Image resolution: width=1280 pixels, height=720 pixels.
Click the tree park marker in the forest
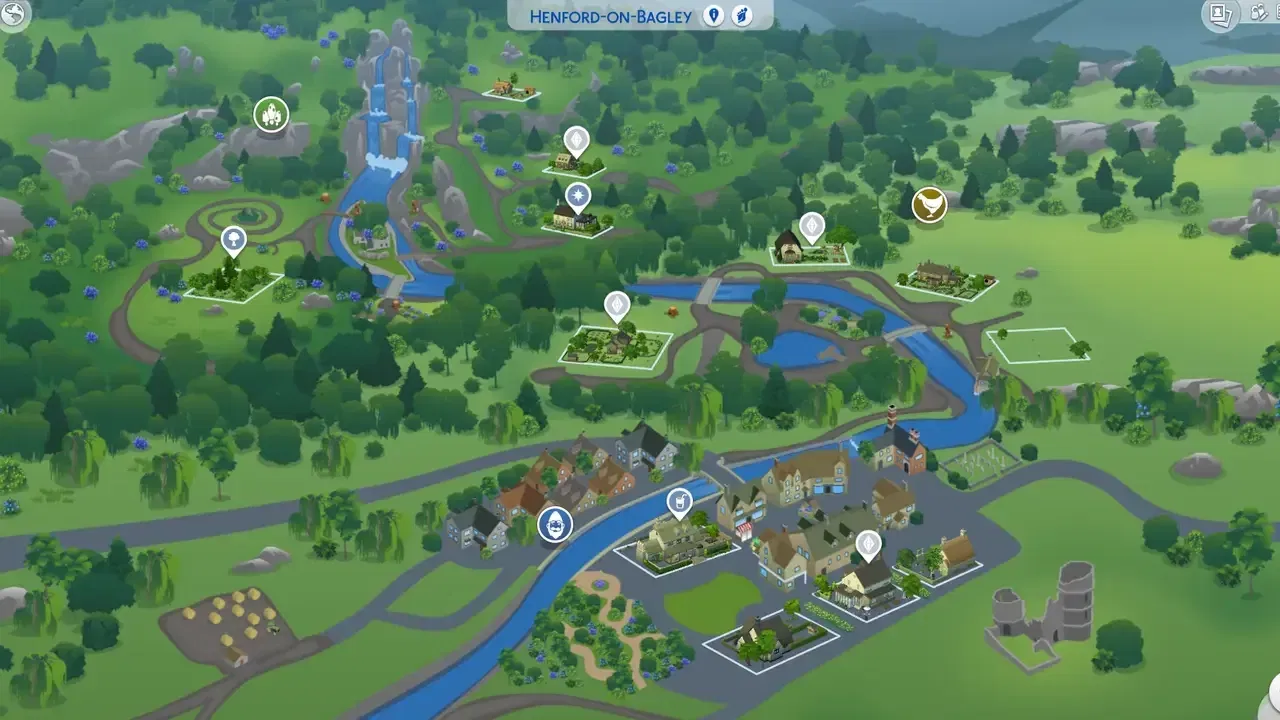[232, 240]
